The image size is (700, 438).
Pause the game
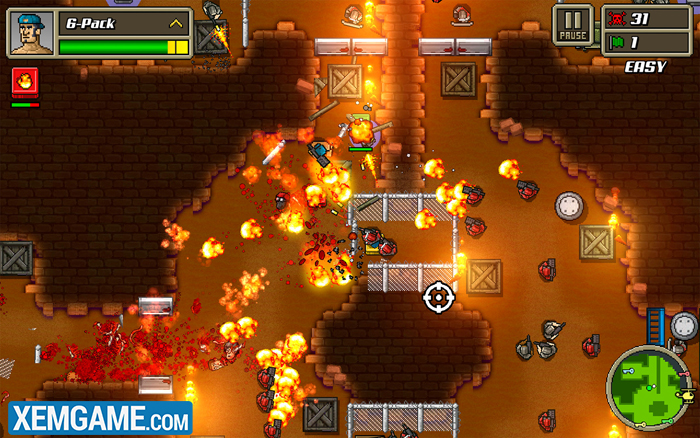(x=573, y=23)
